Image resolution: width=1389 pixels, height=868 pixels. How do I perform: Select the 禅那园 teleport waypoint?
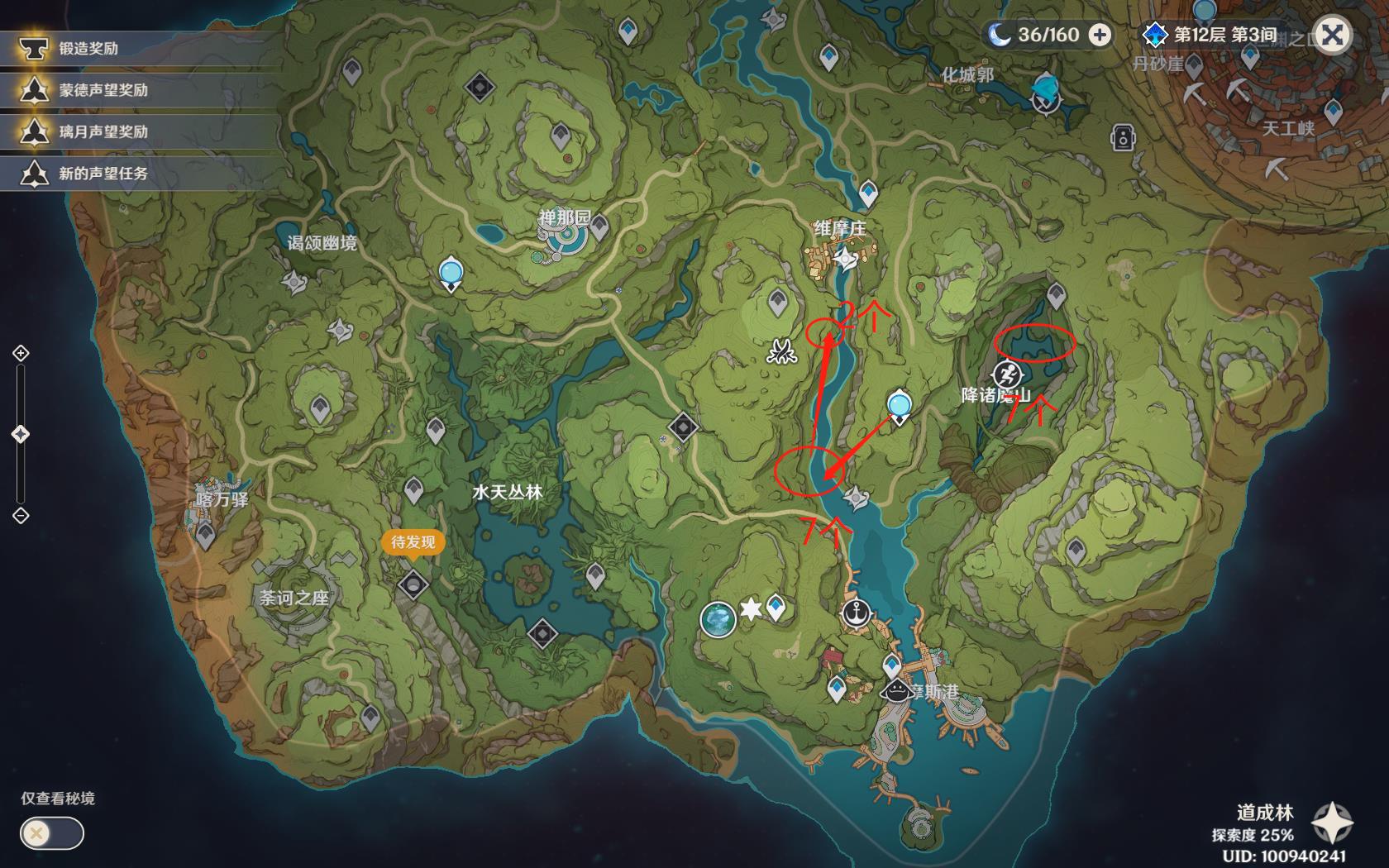599,225
